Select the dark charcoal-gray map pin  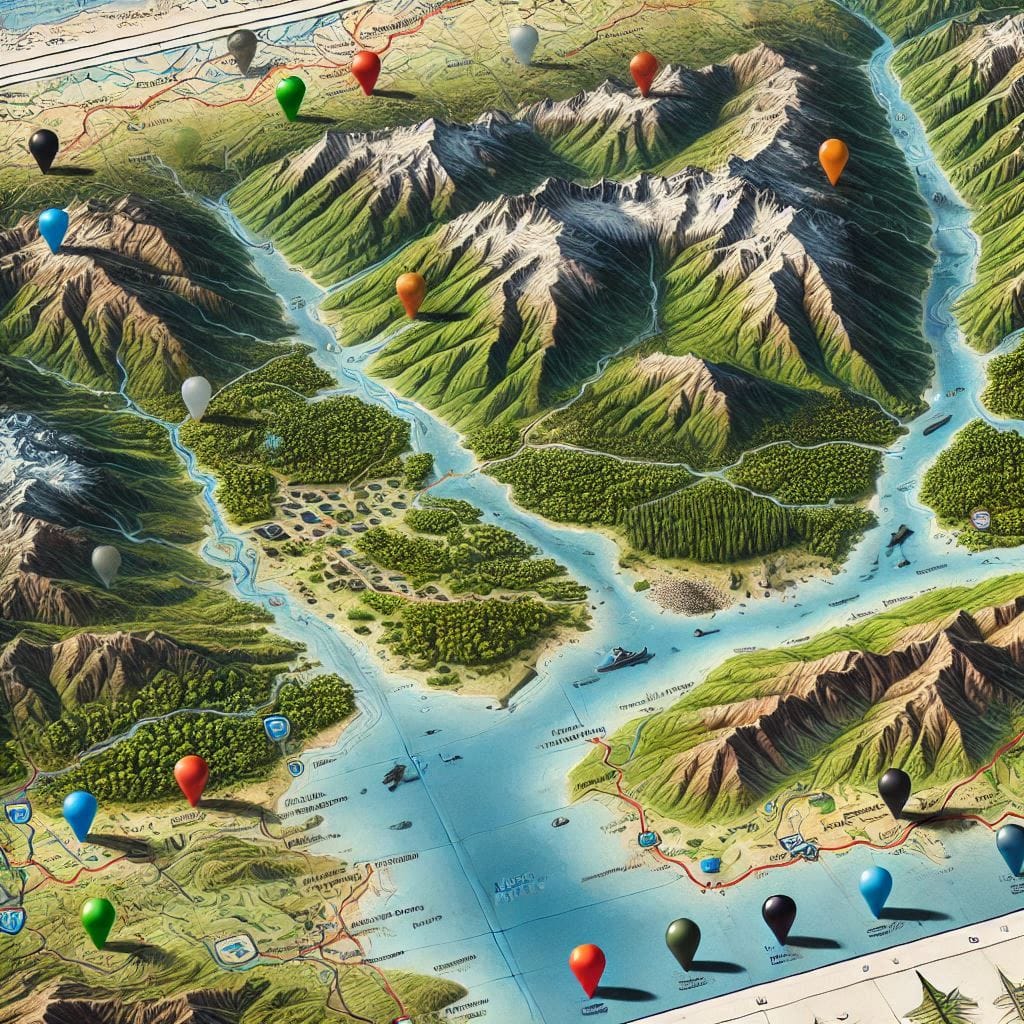click(x=242, y=47)
